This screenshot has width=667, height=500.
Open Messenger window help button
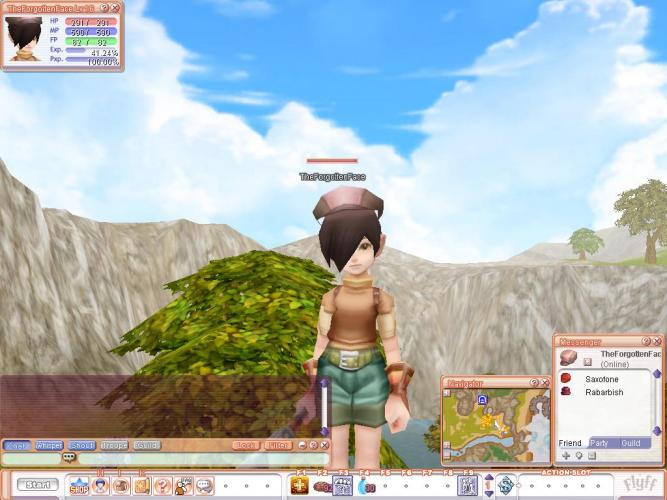[x=645, y=341]
